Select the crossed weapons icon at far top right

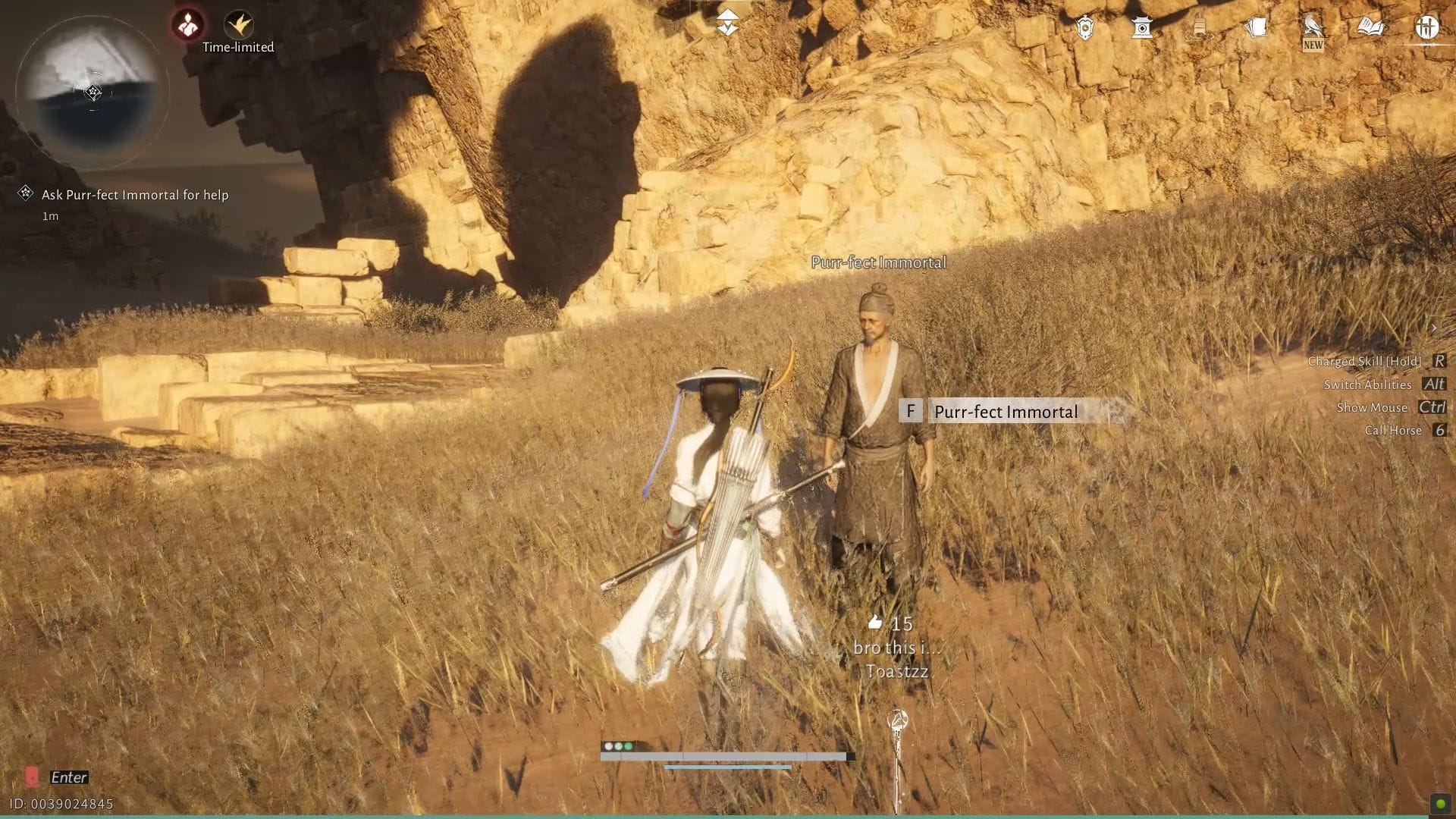pos(1426,27)
